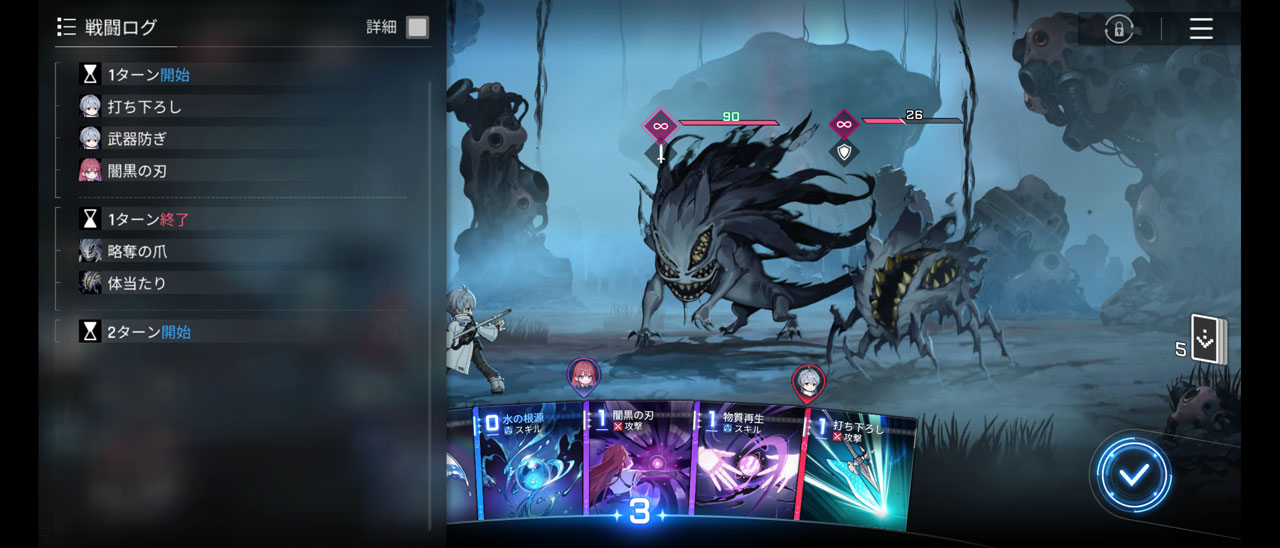The width and height of the screenshot is (1280, 548).
Task: Toggle the 詳細 checkbox in the battle log
Action: coord(417,27)
